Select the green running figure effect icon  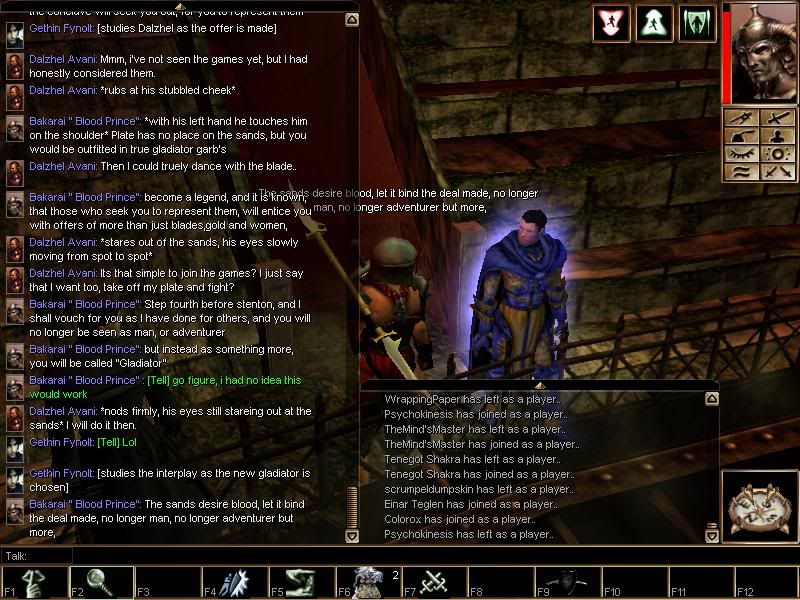[654, 23]
